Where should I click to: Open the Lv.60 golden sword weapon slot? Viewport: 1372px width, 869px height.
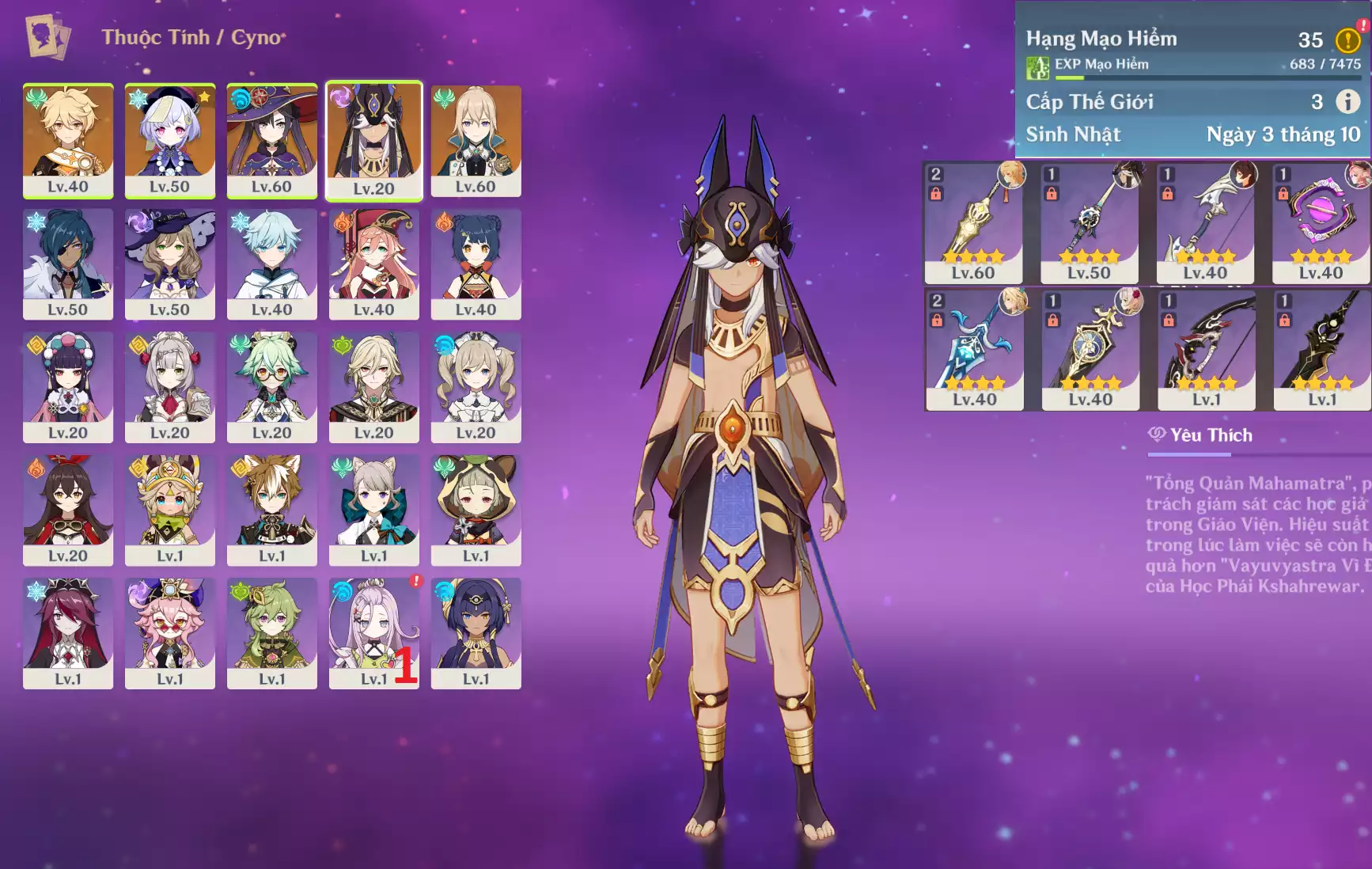[973, 222]
